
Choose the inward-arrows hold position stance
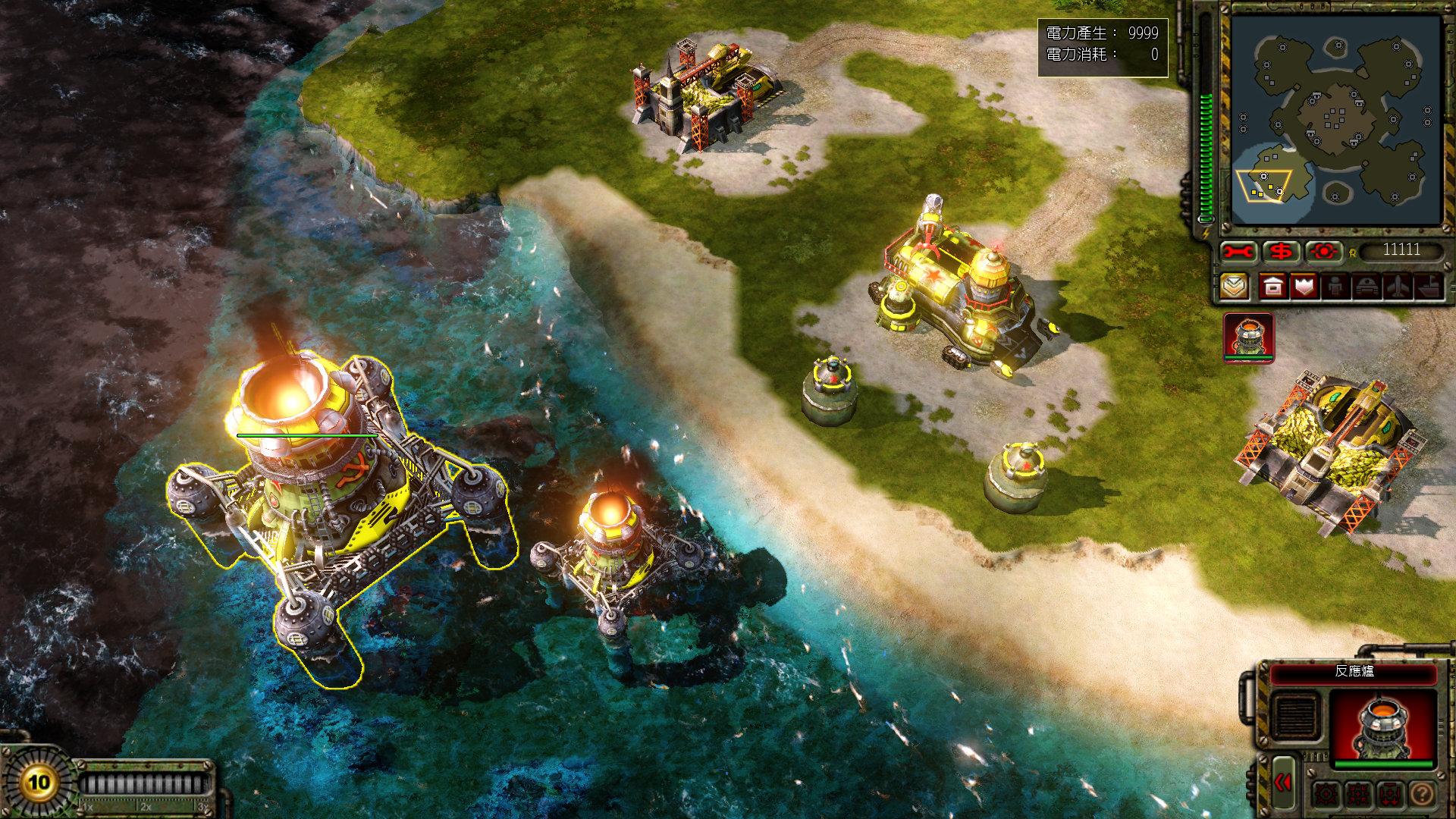pos(1358,794)
